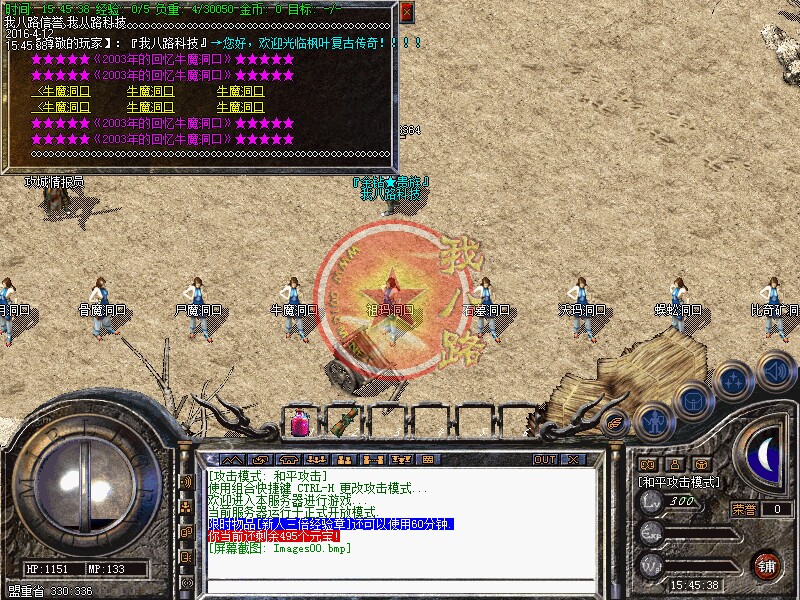The image size is (800, 600).
Task: Click the map-like icon button above attack mode
Action: point(648,464)
